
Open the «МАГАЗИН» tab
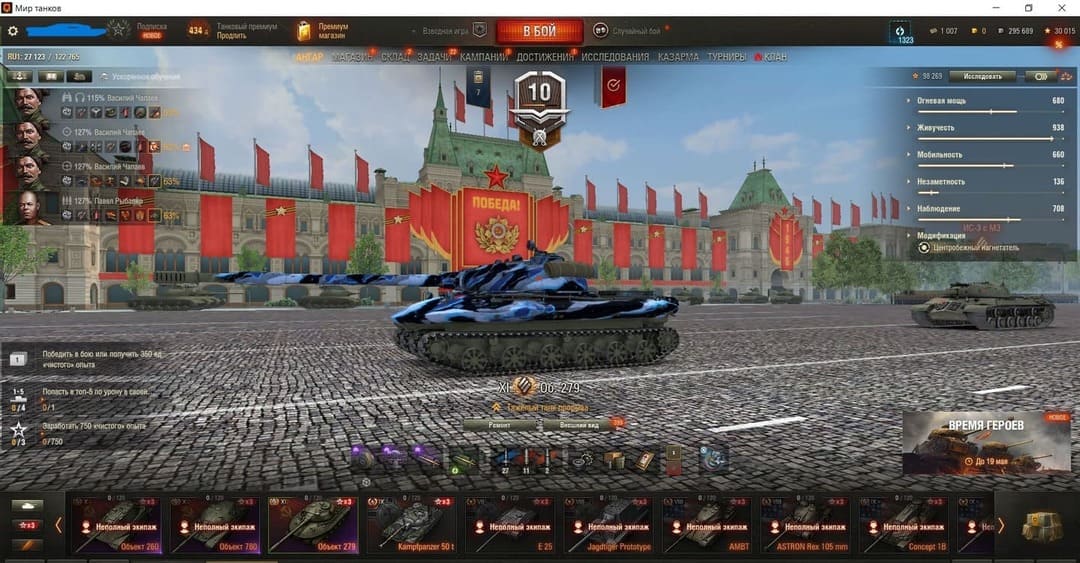click(x=352, y=57)
